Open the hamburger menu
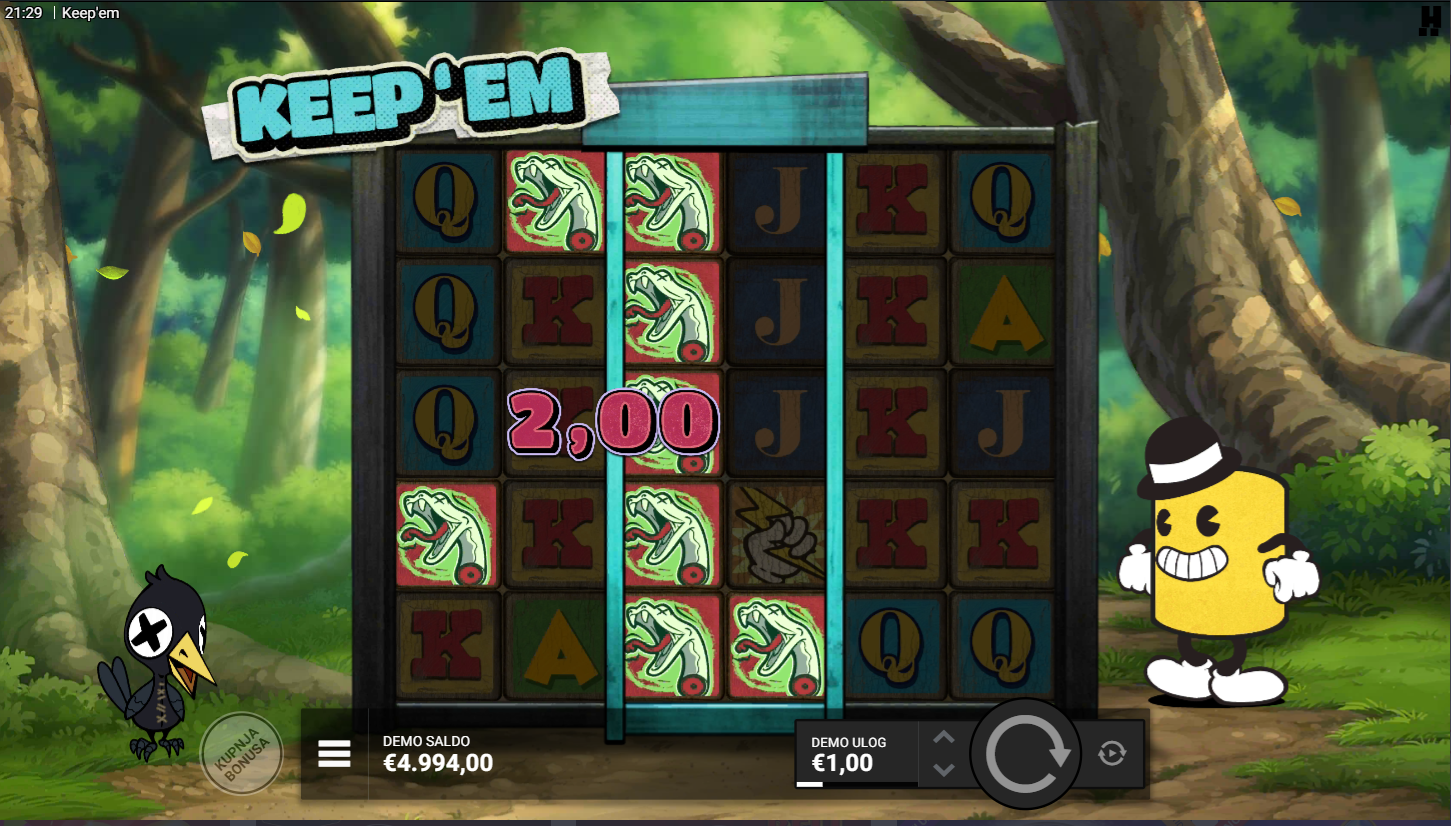This screenshot has width=1451, height=826. coord(334,754)
